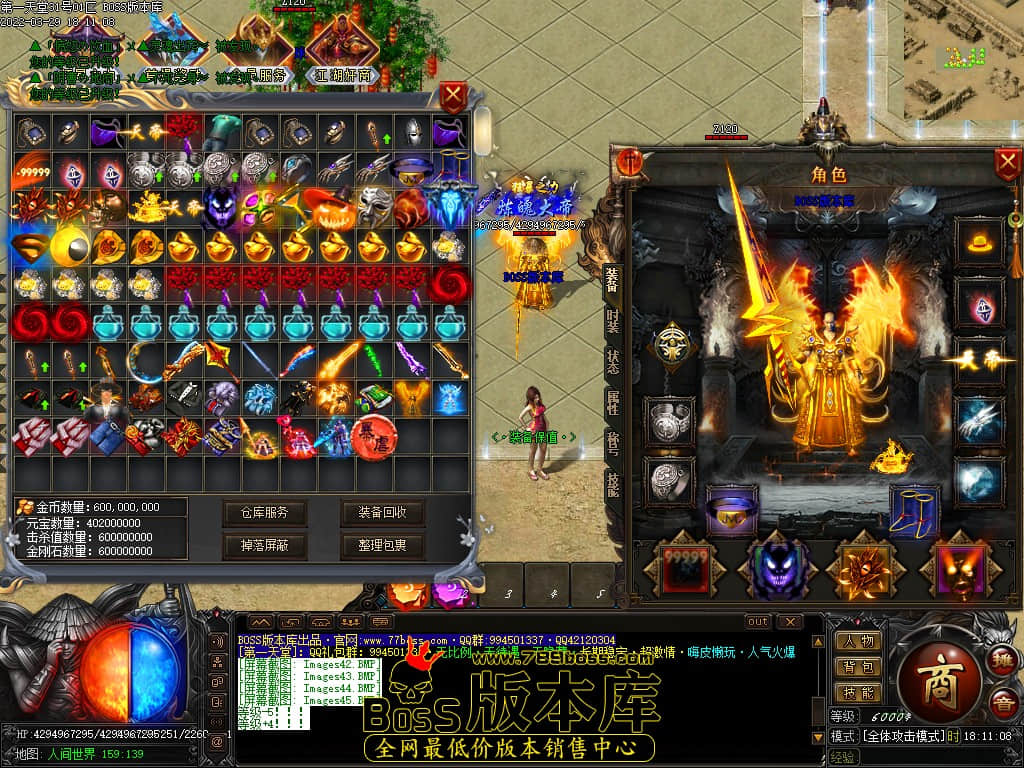1024x768 pixels.
Task: Click the 装备回收 equipment recycle button
Action: pos(382,513)
